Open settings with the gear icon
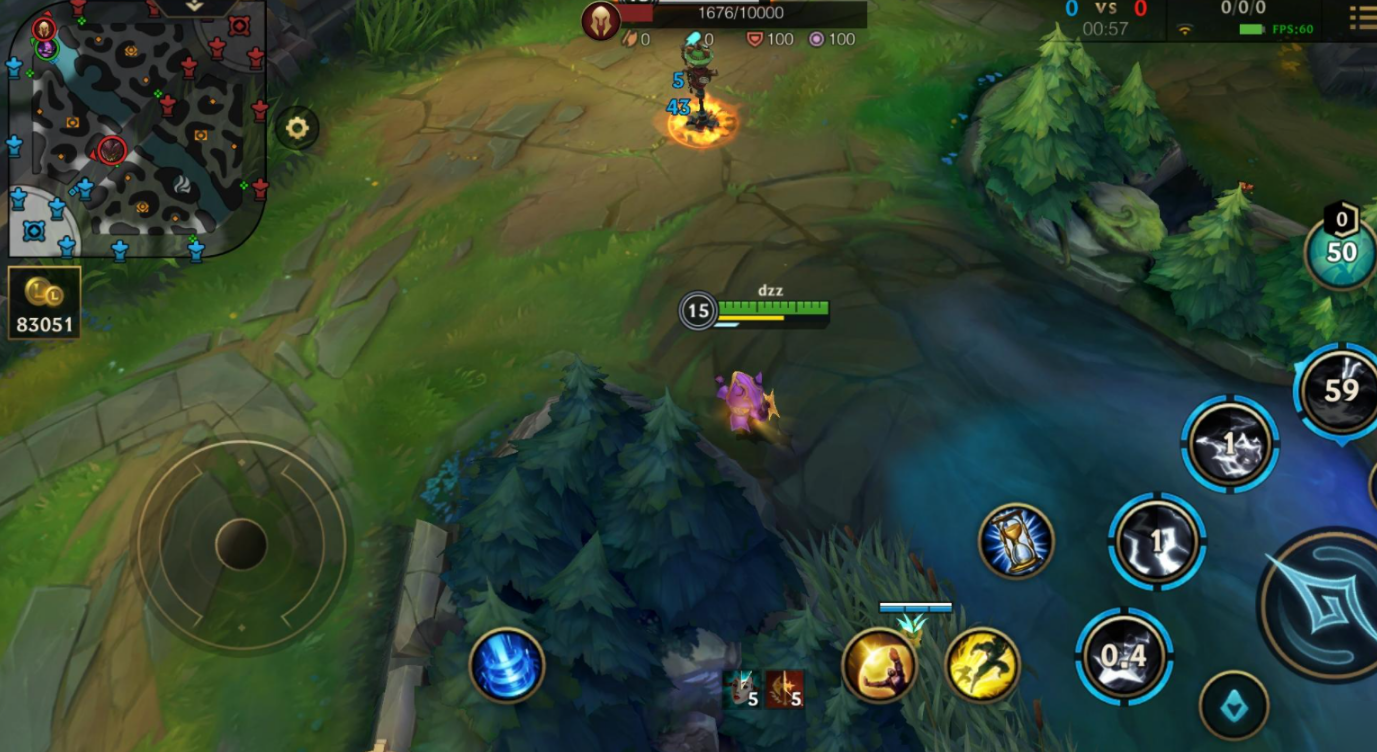The image size is (1377, 752). coord(296,128)
